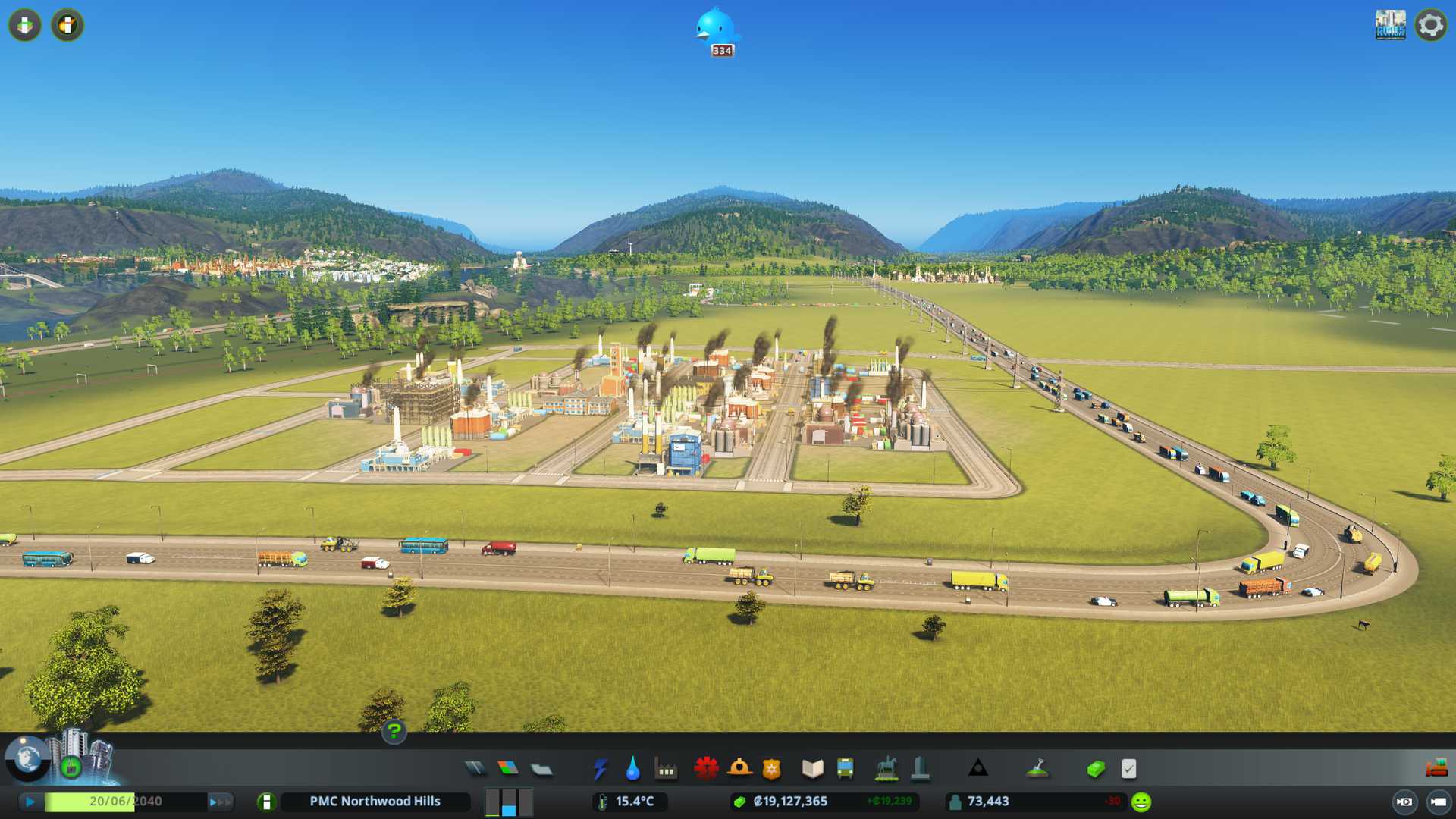This screenshot has width=1456, height=819.
Task: Open the Garbage and Industry factory menu
Action: 666,769
